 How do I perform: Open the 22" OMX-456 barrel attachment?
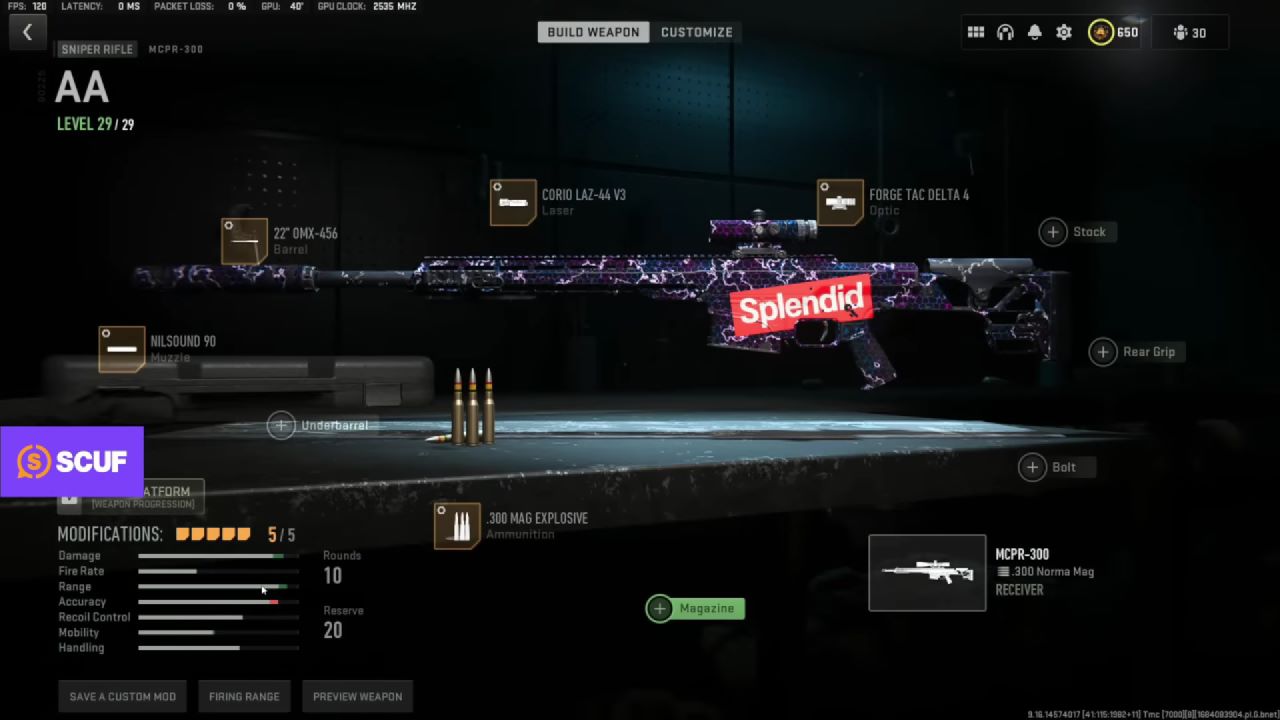pos(245,241)
